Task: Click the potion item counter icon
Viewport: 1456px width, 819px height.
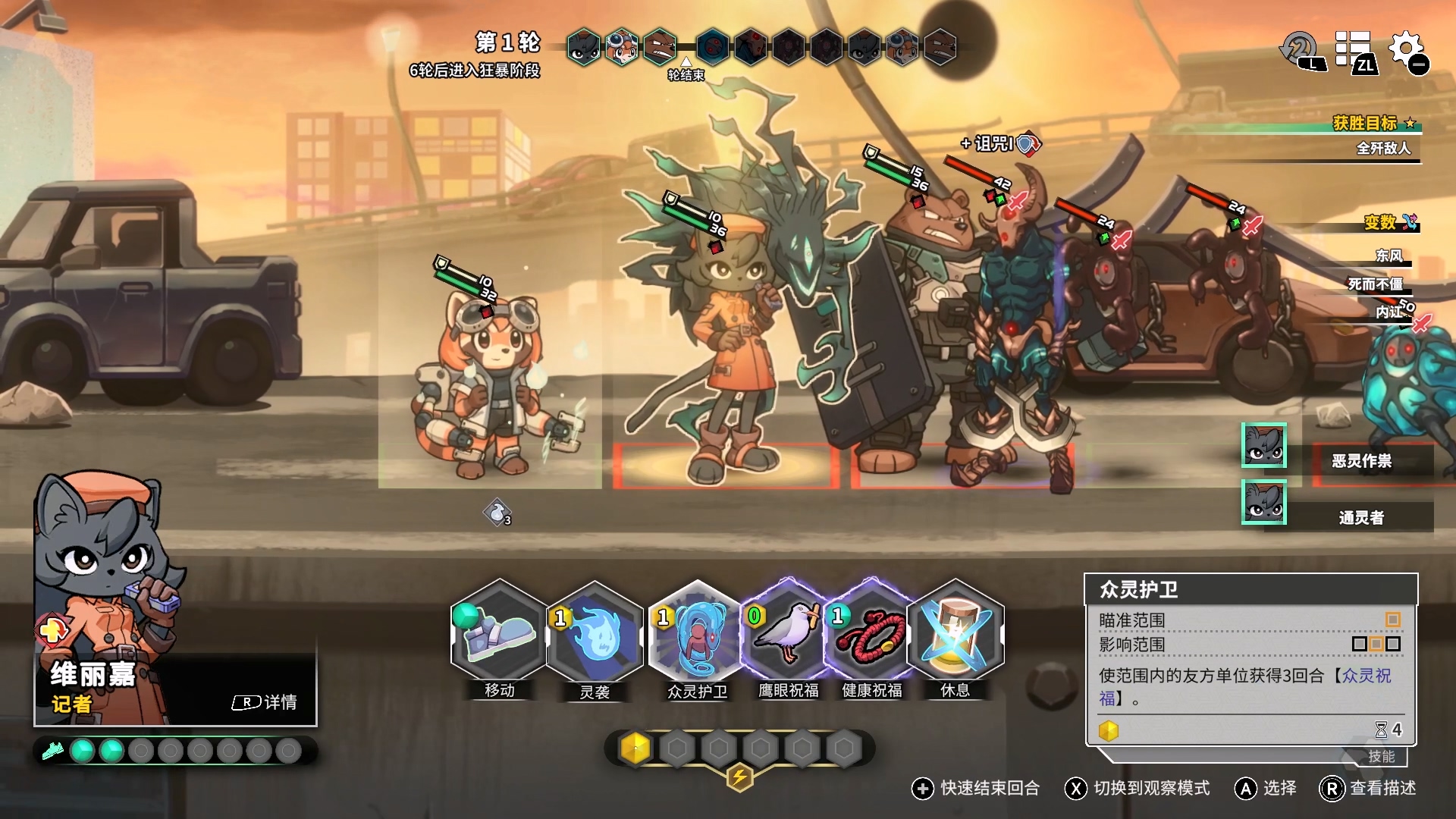Action: click(497, 513)
